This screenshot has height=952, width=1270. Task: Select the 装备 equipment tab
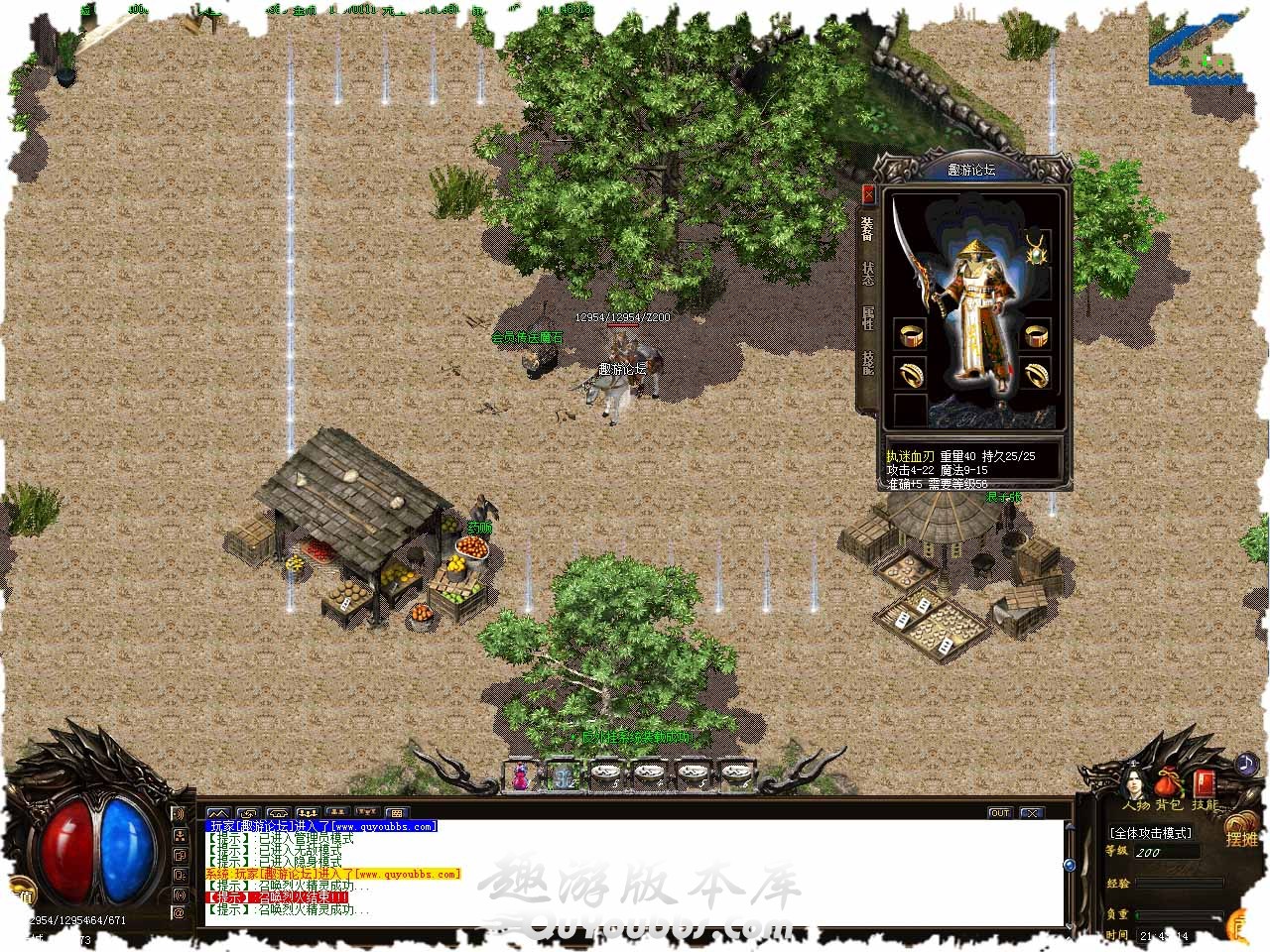click(x=868, y=229)
